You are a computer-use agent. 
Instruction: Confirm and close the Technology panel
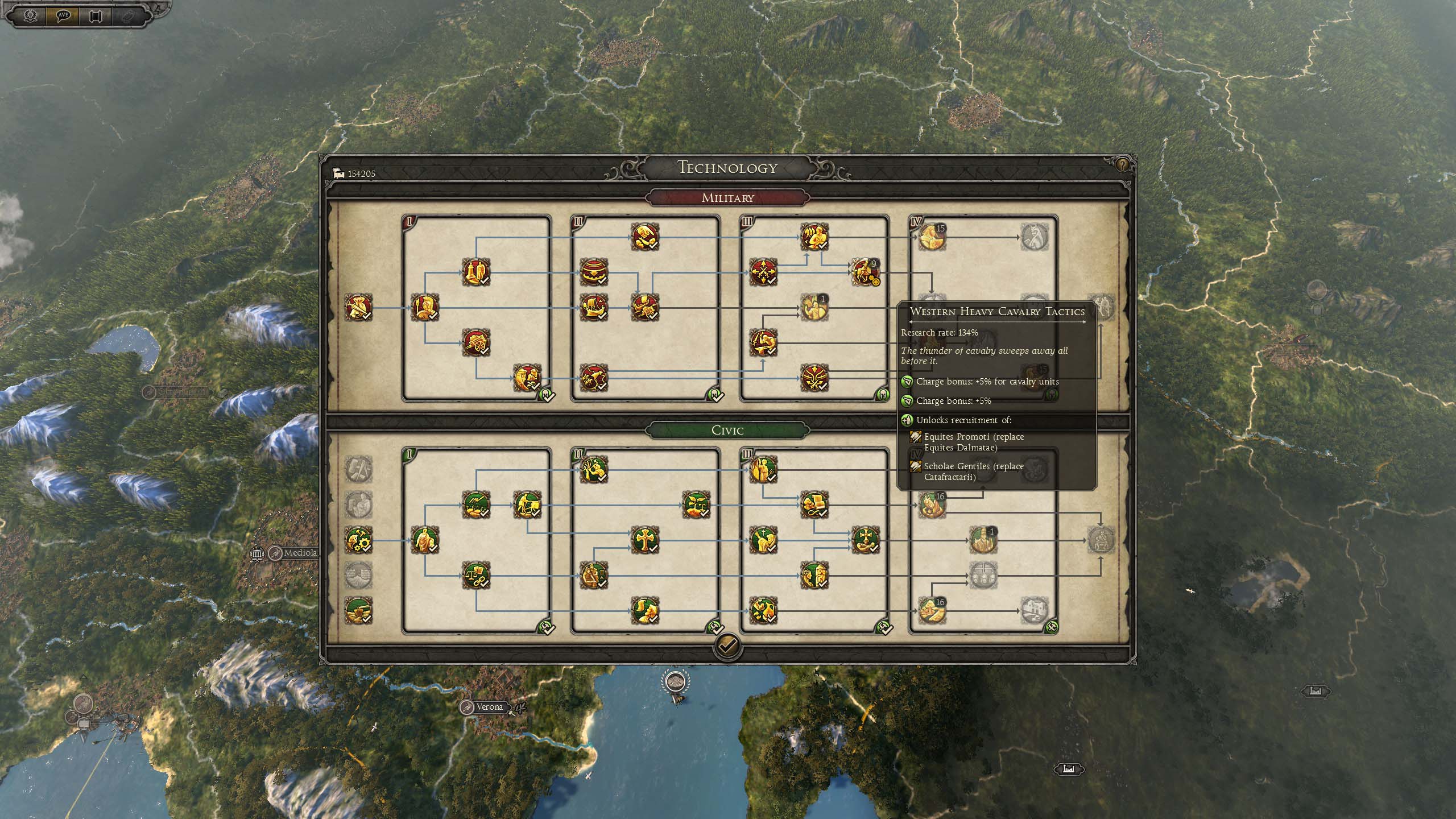(x=727, y=645)
